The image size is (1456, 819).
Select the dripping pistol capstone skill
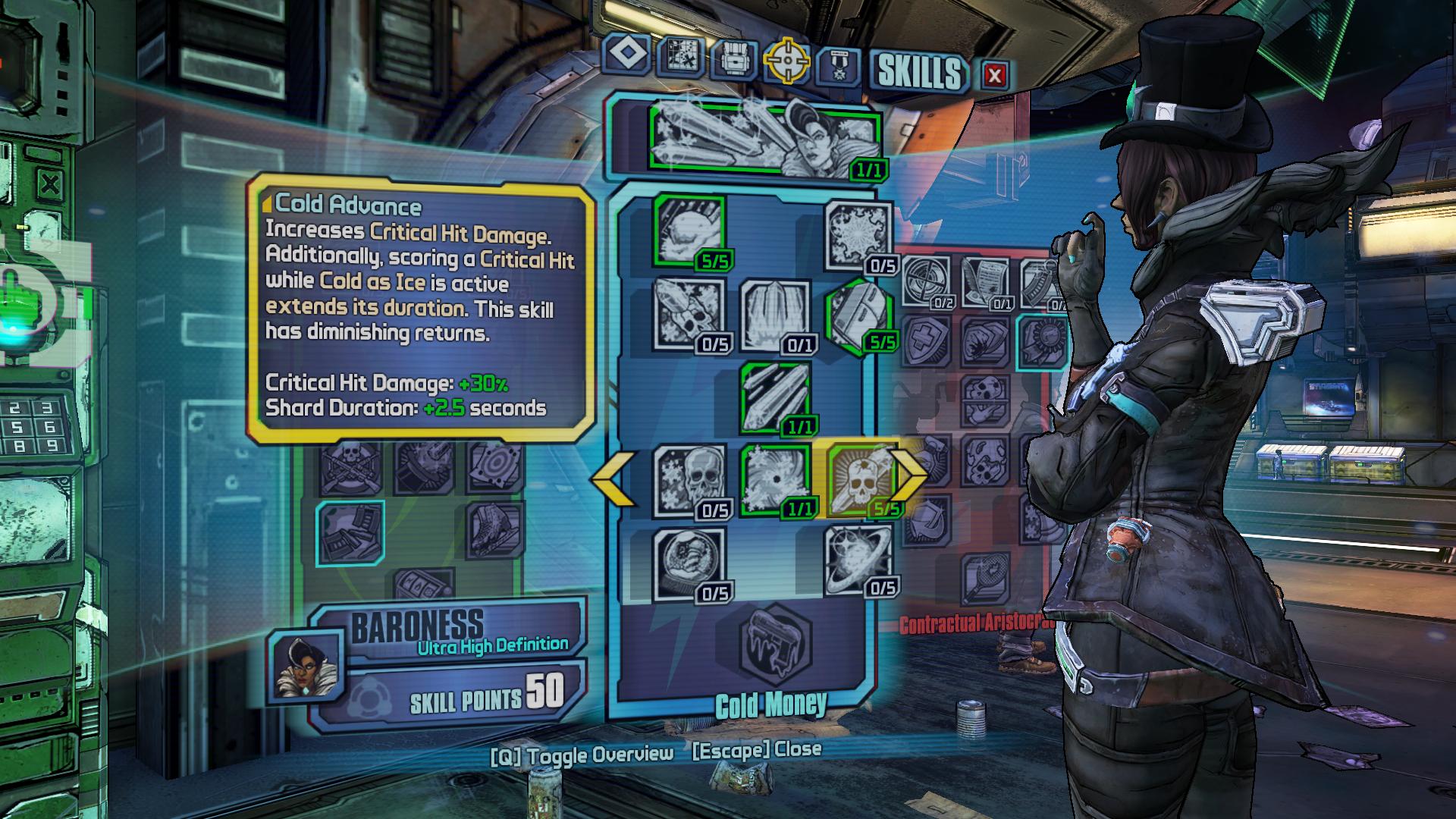click(x=774, y=642)
